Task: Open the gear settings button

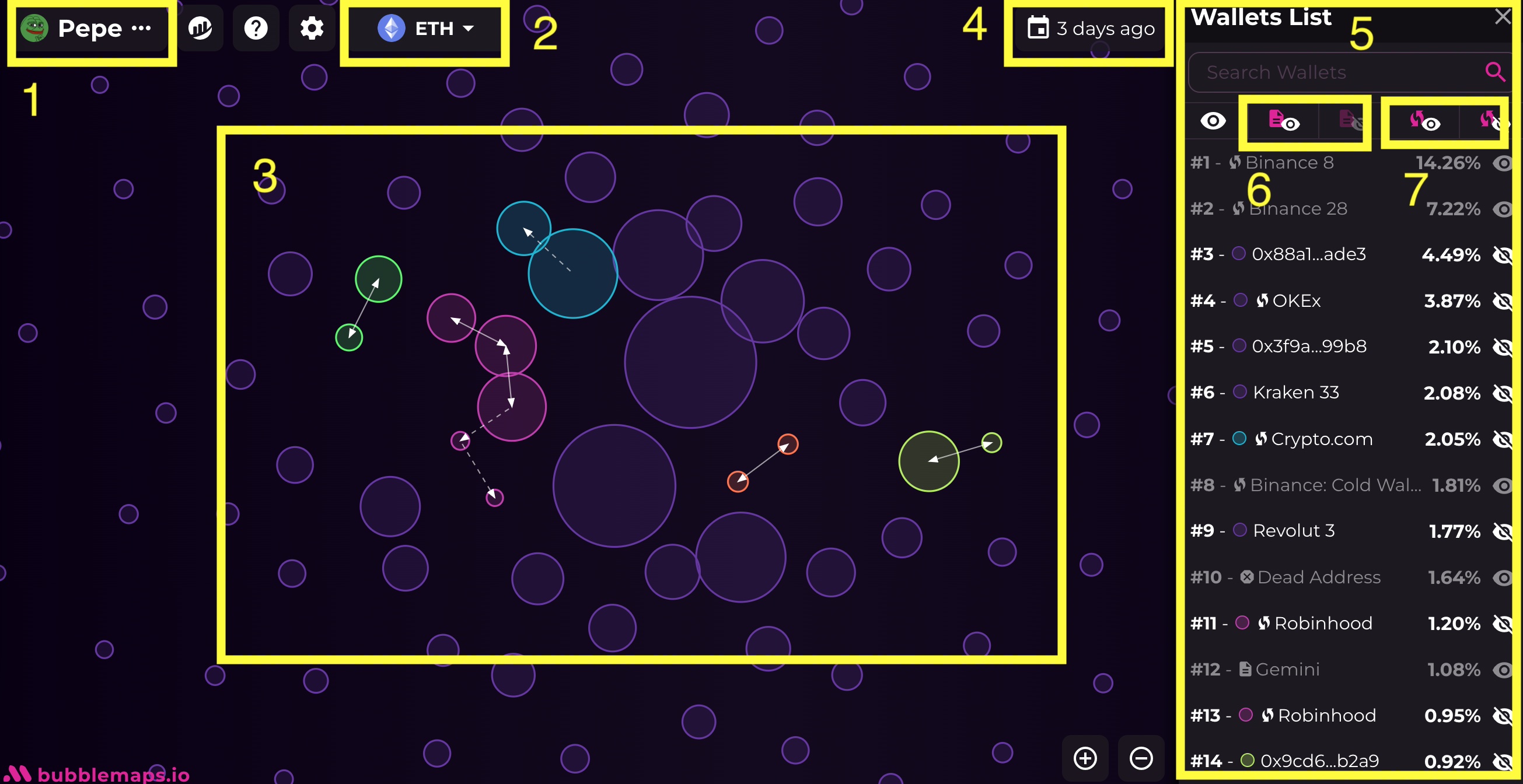Action: tap(312, 29)
